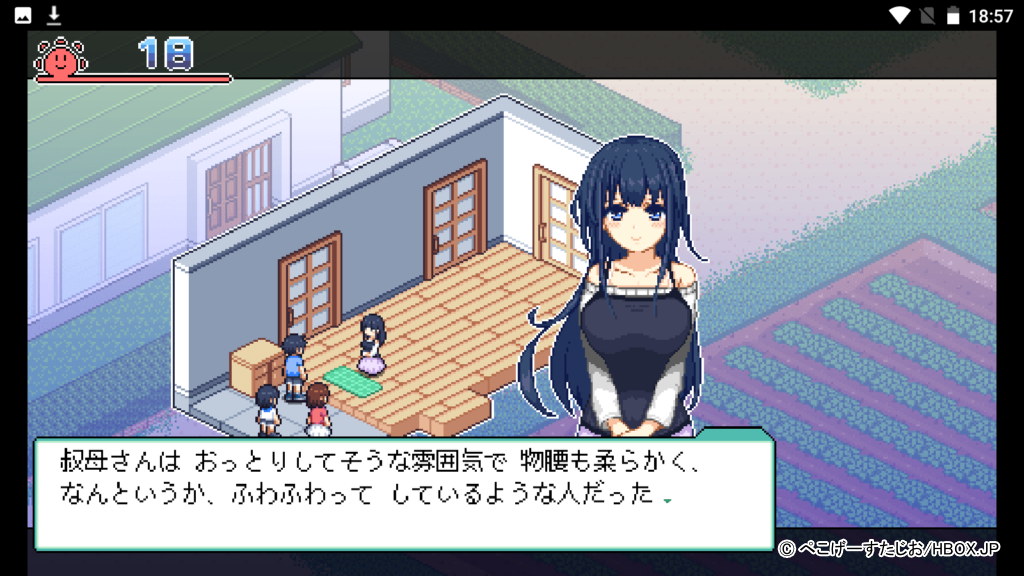
Task: Advance the dialogue text box
Action: click(403, 492)
